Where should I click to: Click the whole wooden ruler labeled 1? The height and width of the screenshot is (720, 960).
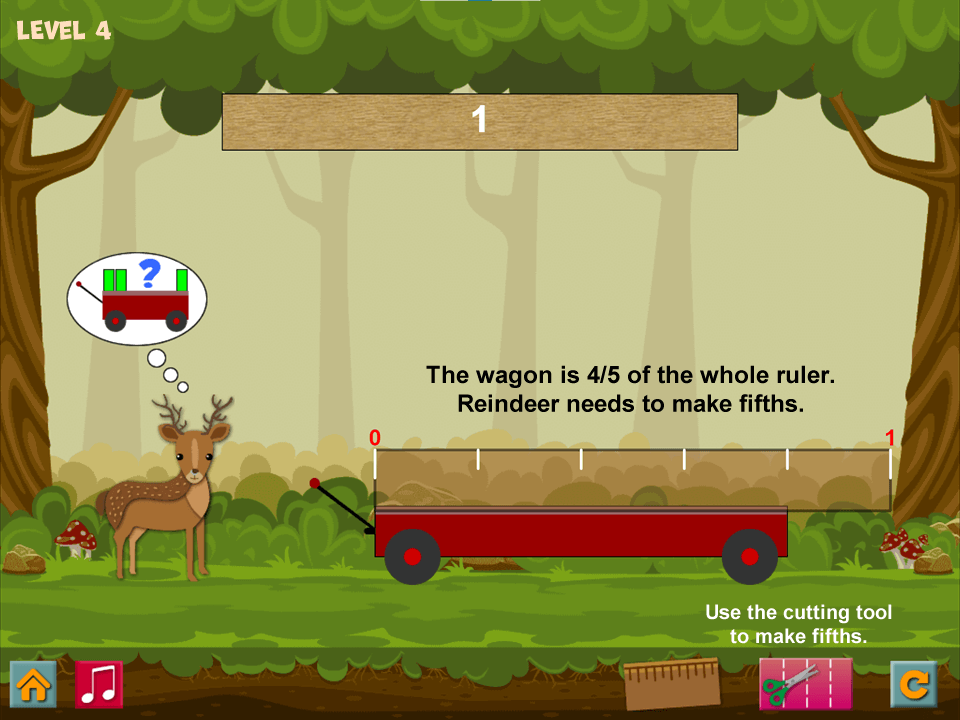click(x=480, y=122)
